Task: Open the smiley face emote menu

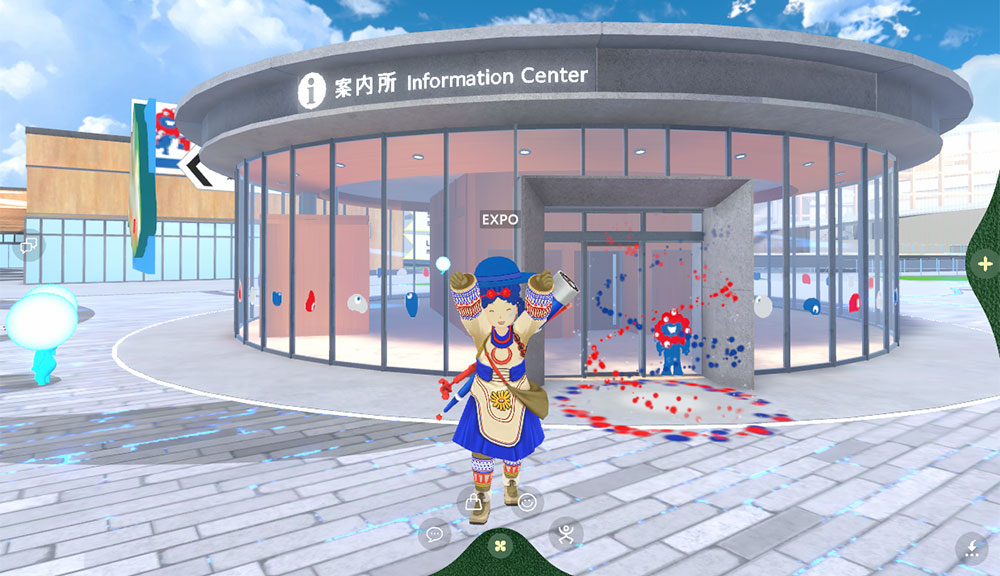Action: tap(527, 502)
